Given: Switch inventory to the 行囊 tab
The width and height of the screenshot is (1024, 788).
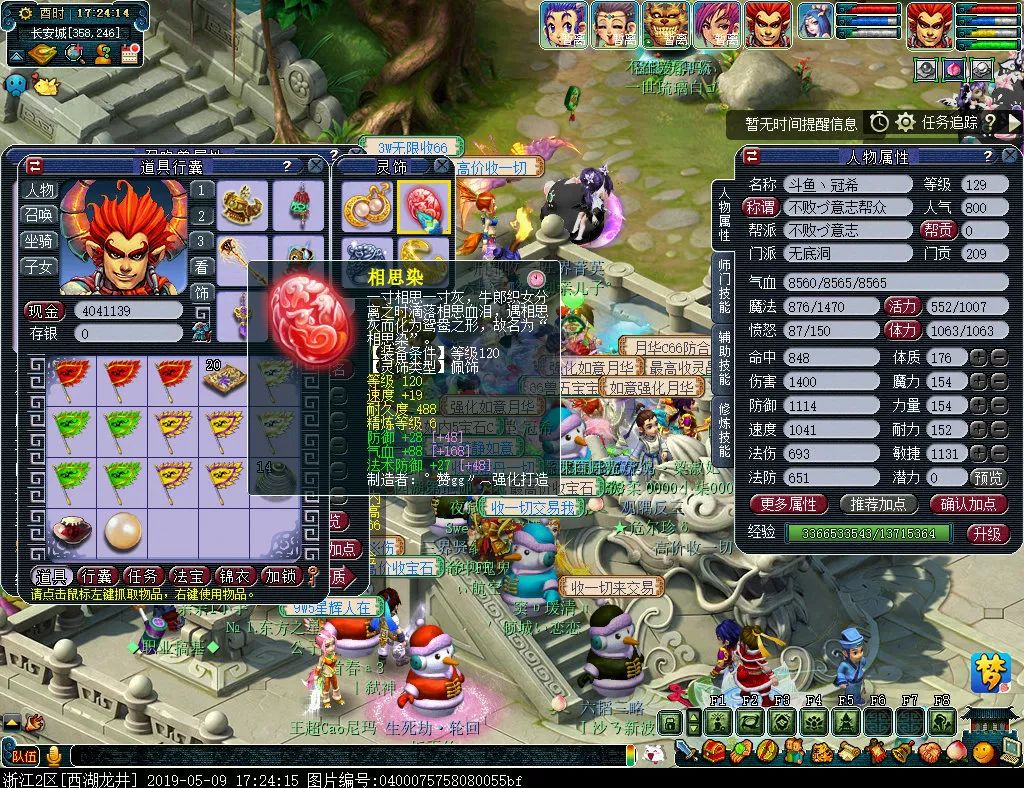Looking at the screenshot, I should pos(97,576).
